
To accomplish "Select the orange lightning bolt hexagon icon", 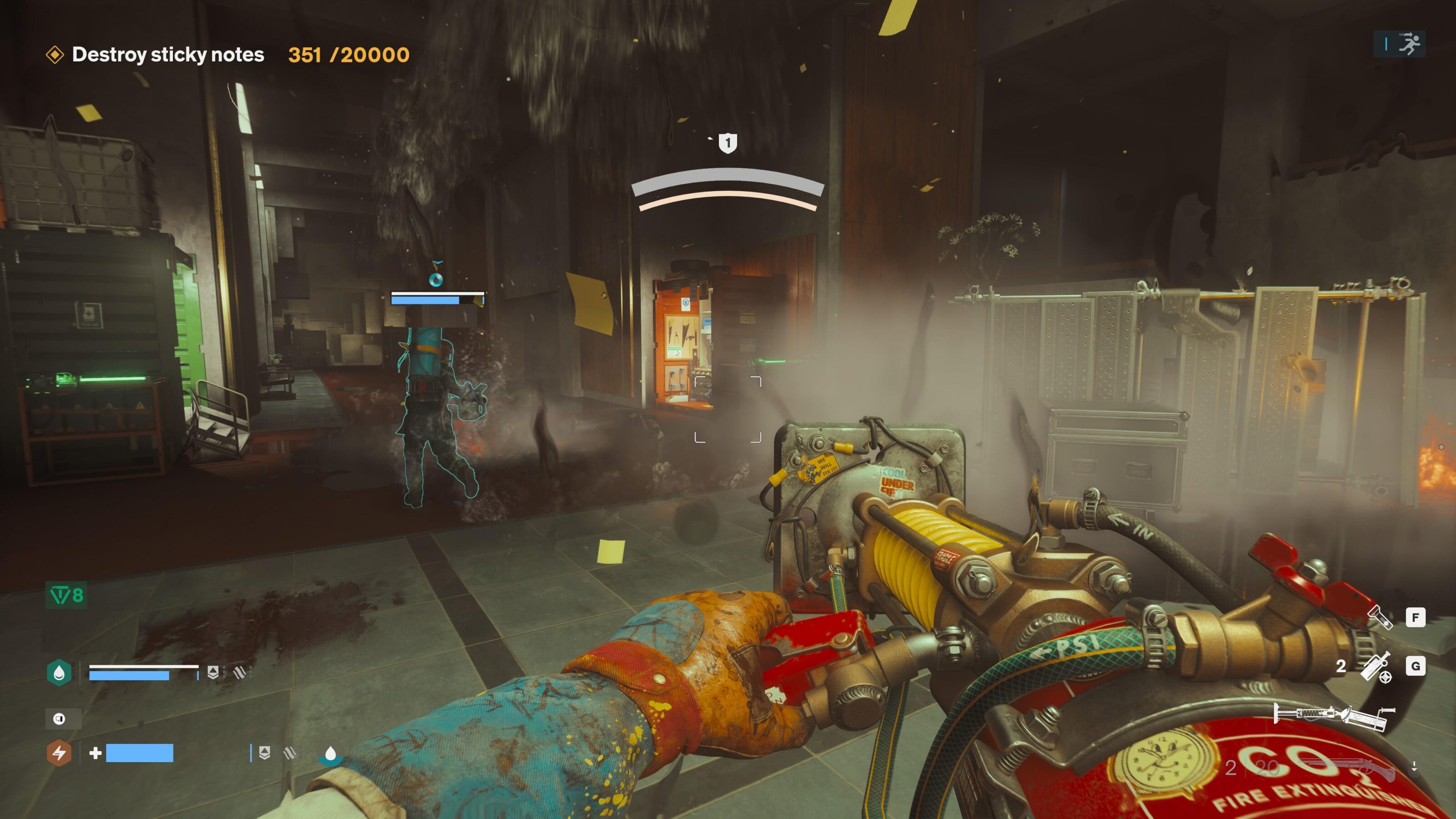I will [x=59, y=753].
